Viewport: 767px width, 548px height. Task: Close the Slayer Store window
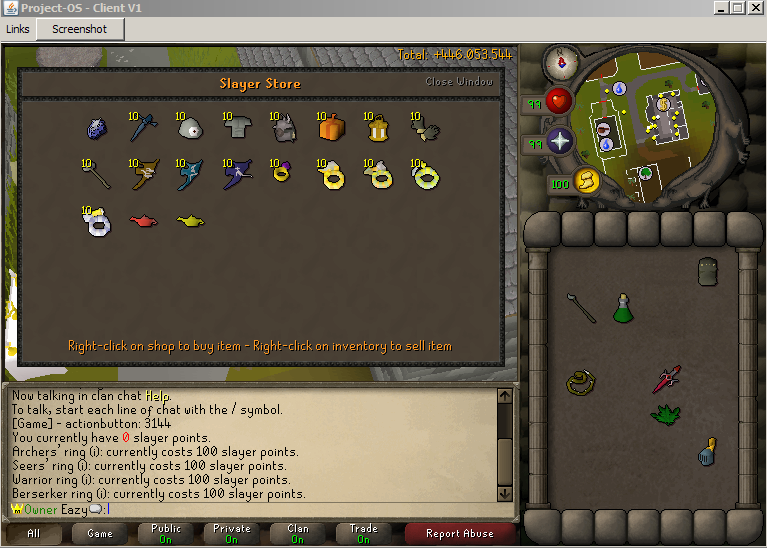(459, 82)
